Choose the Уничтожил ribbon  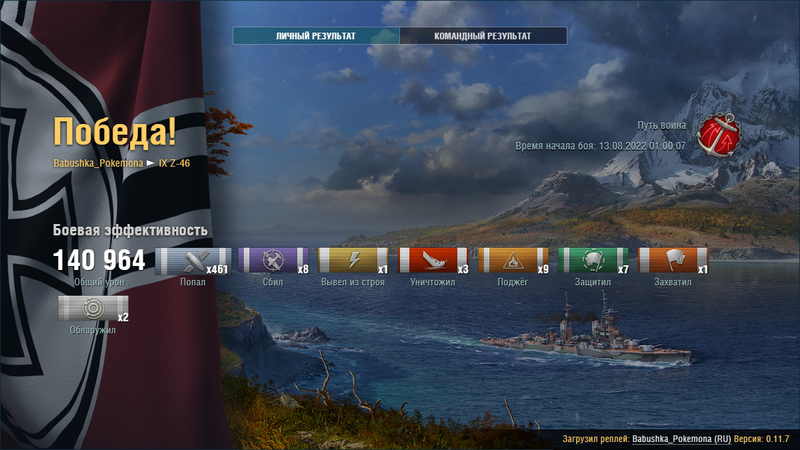[x=433, y=261]
